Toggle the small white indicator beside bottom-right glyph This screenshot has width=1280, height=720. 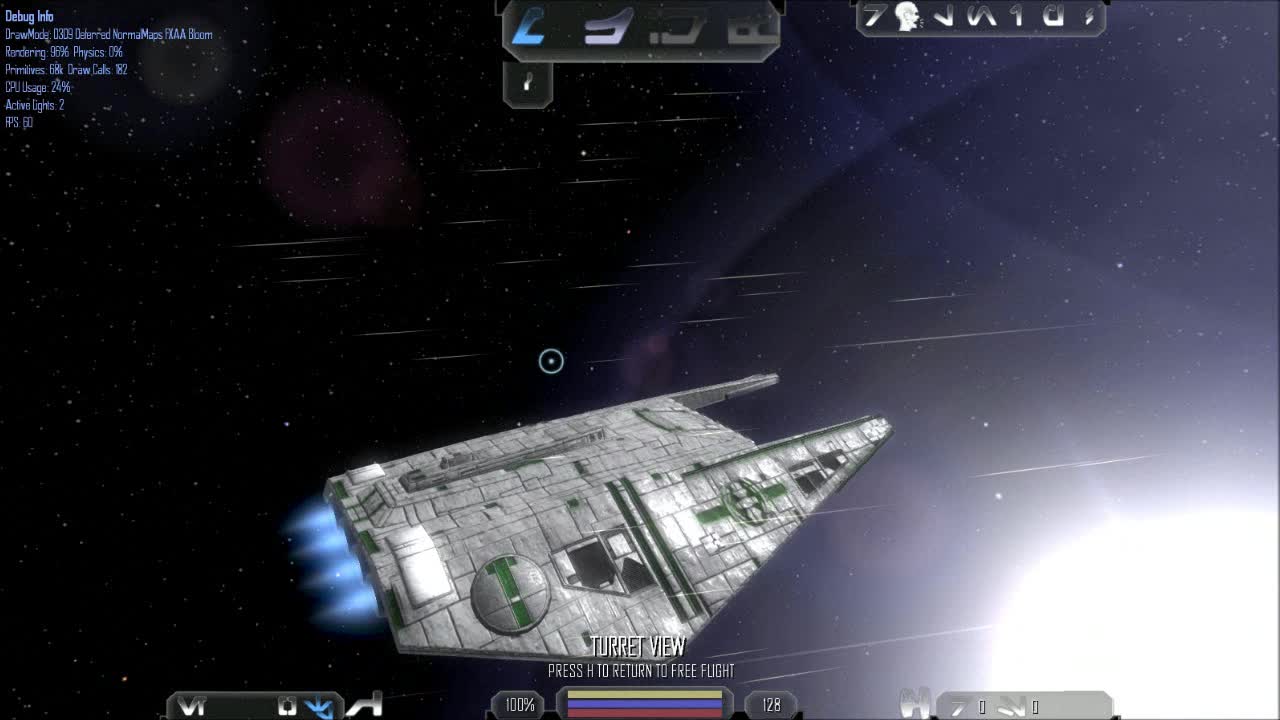point(981,706)
